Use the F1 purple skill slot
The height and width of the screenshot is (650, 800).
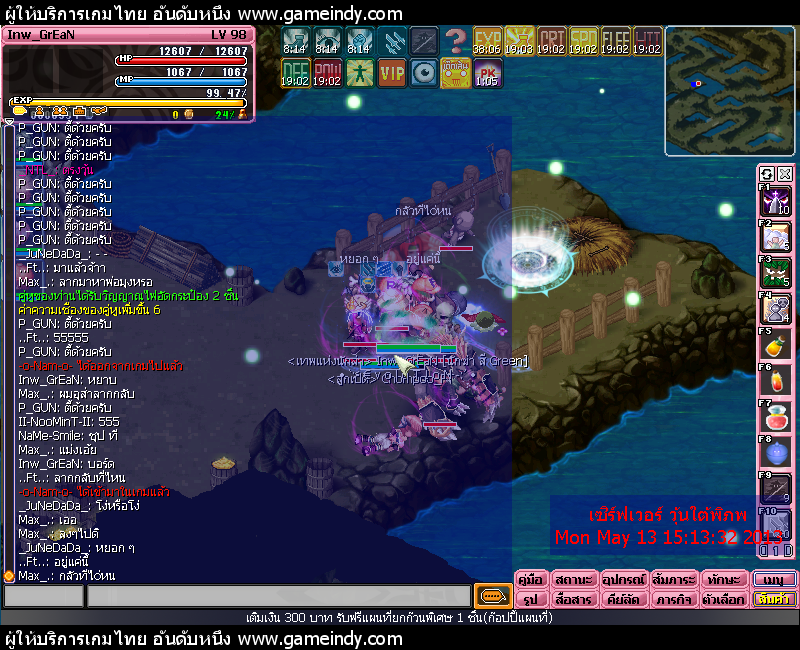coord(777,201)
